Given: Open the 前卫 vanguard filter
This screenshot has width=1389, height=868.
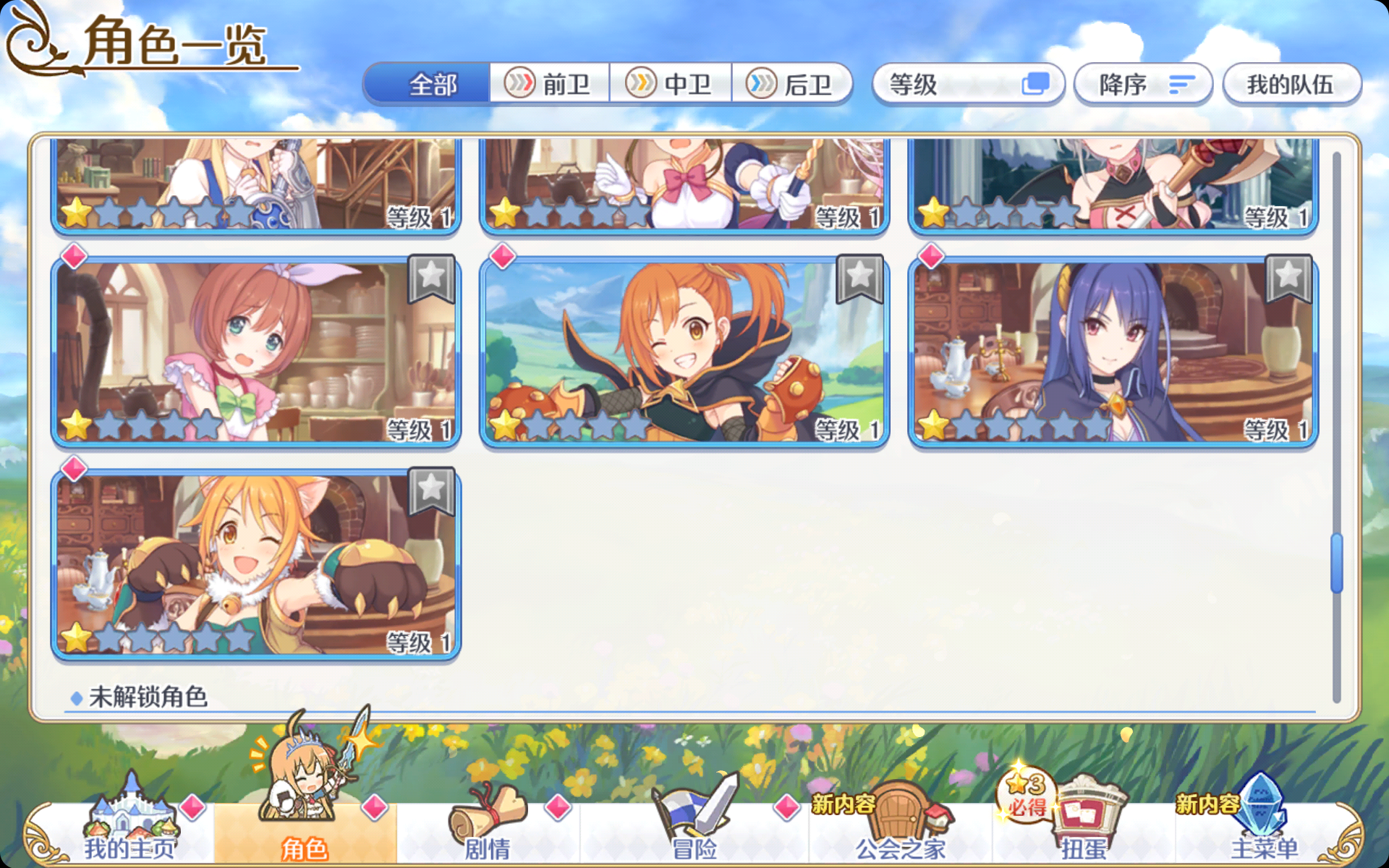Looking at the screenshot, I should click(x=550, y=84).
